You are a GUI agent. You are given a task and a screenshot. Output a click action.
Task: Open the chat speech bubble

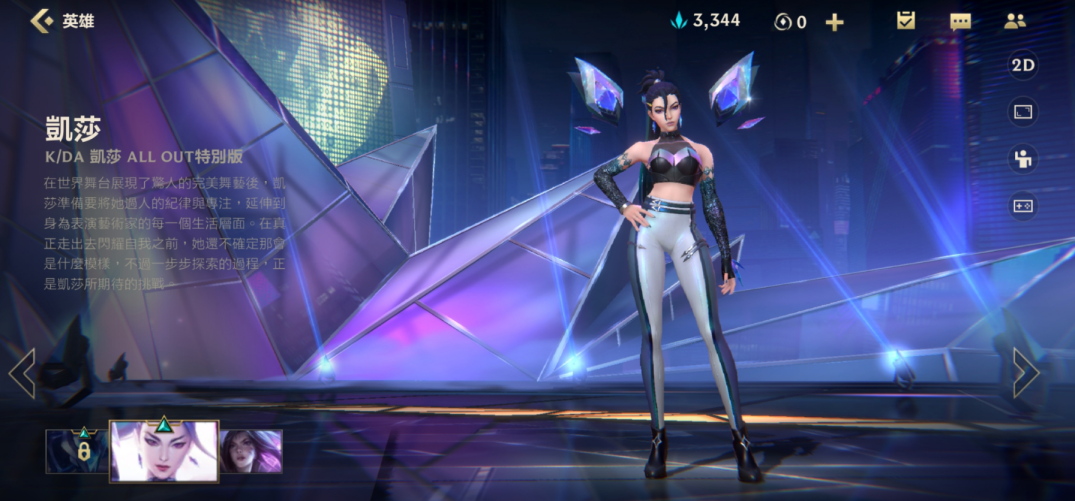click(960, 21)
